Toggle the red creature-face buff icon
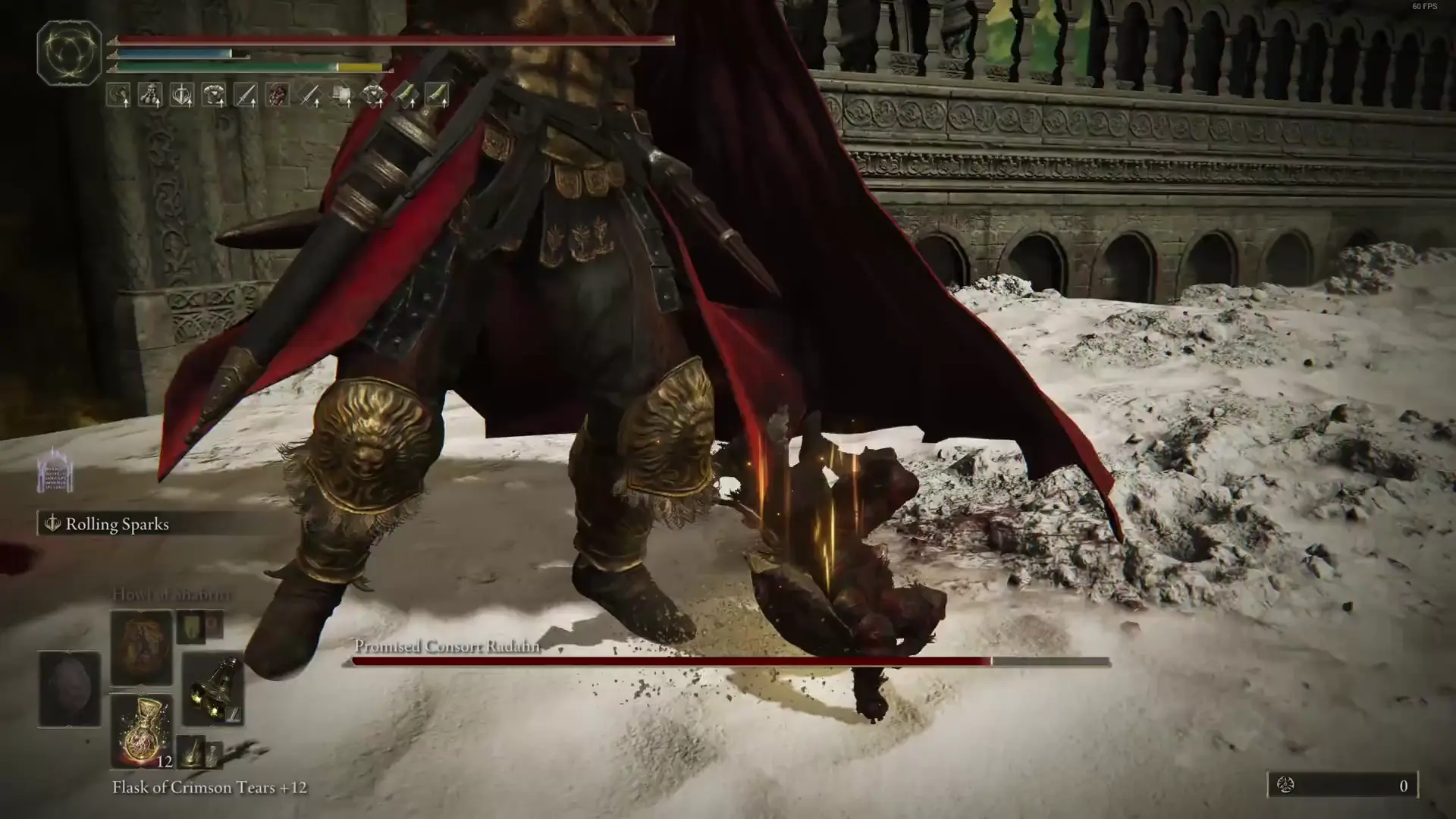The width and height of the screenshot is (1456, 819). pyautogui.click(x=278, y=93)
